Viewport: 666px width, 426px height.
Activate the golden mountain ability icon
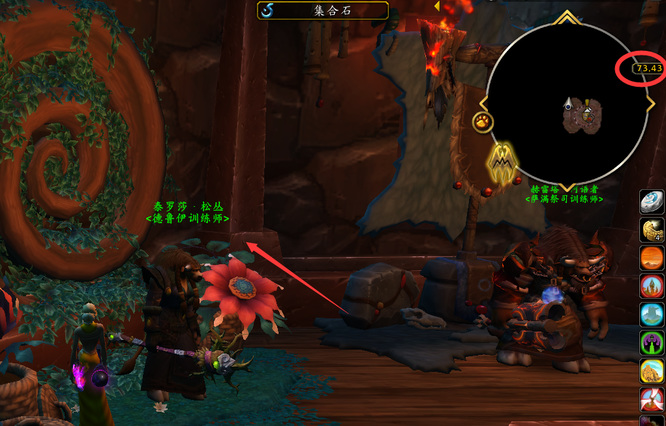652,372
